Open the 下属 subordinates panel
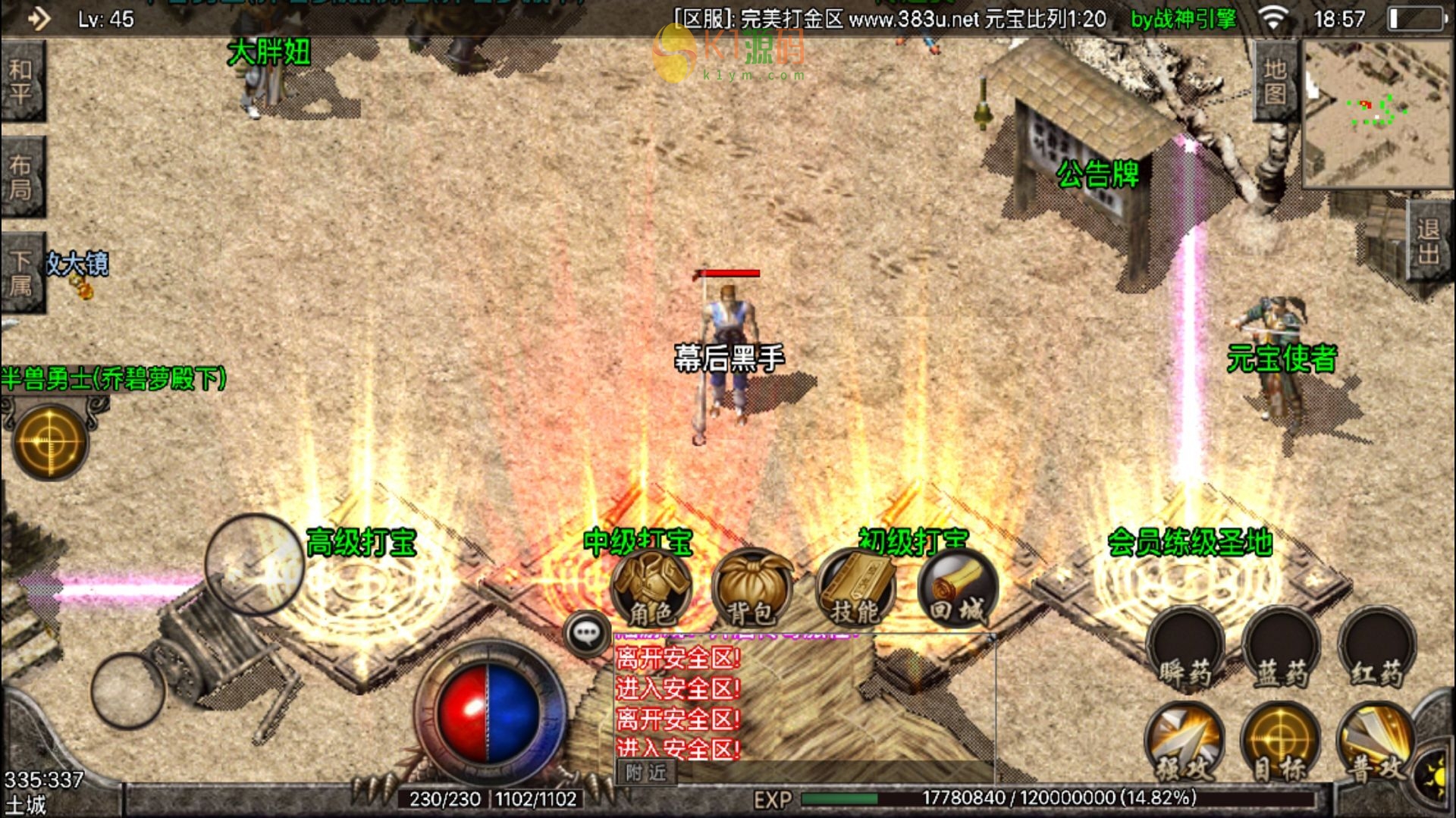The width and height of the screenshot is (1456, 818). [x=22, y=273]
